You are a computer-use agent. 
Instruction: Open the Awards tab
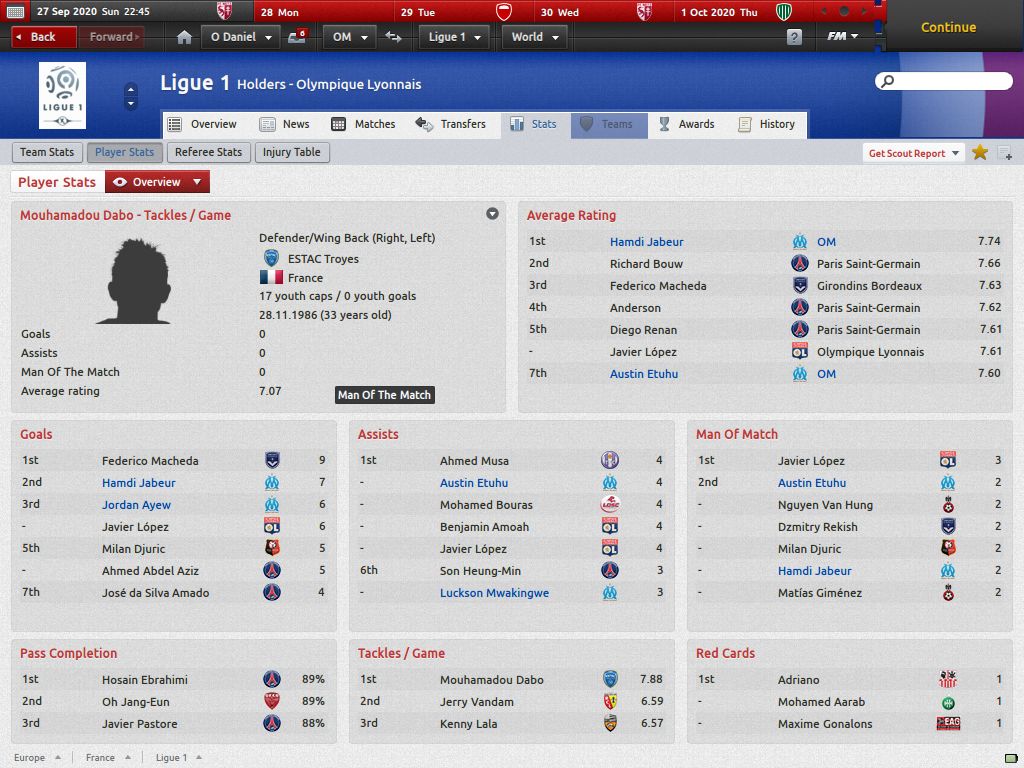(686, 124)
